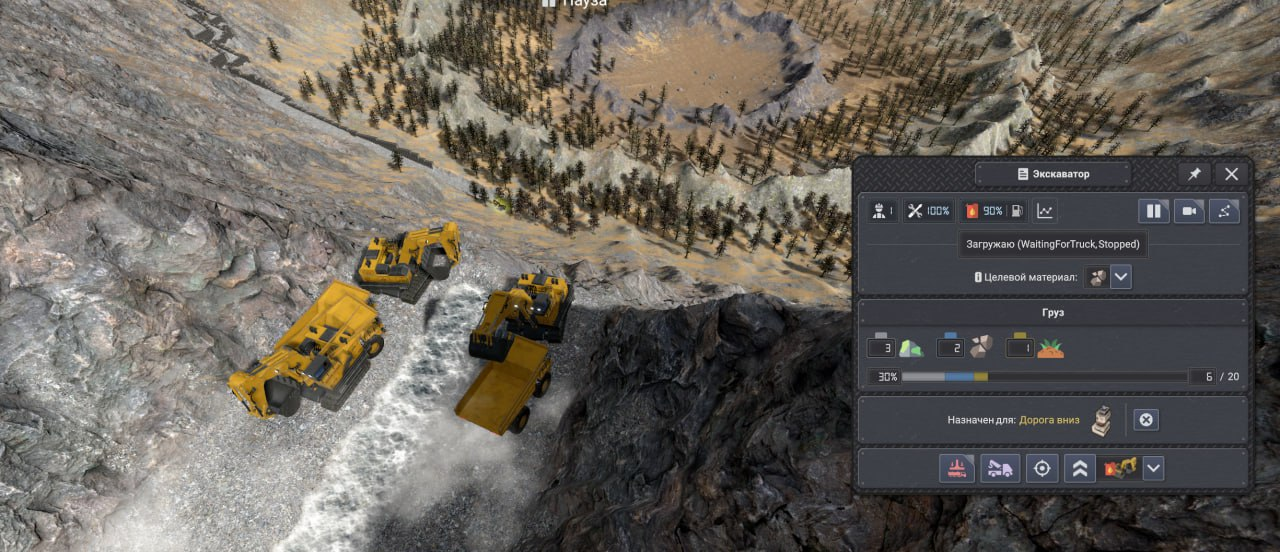Open the Целевой материал dropdown

tap(1121, 277)
